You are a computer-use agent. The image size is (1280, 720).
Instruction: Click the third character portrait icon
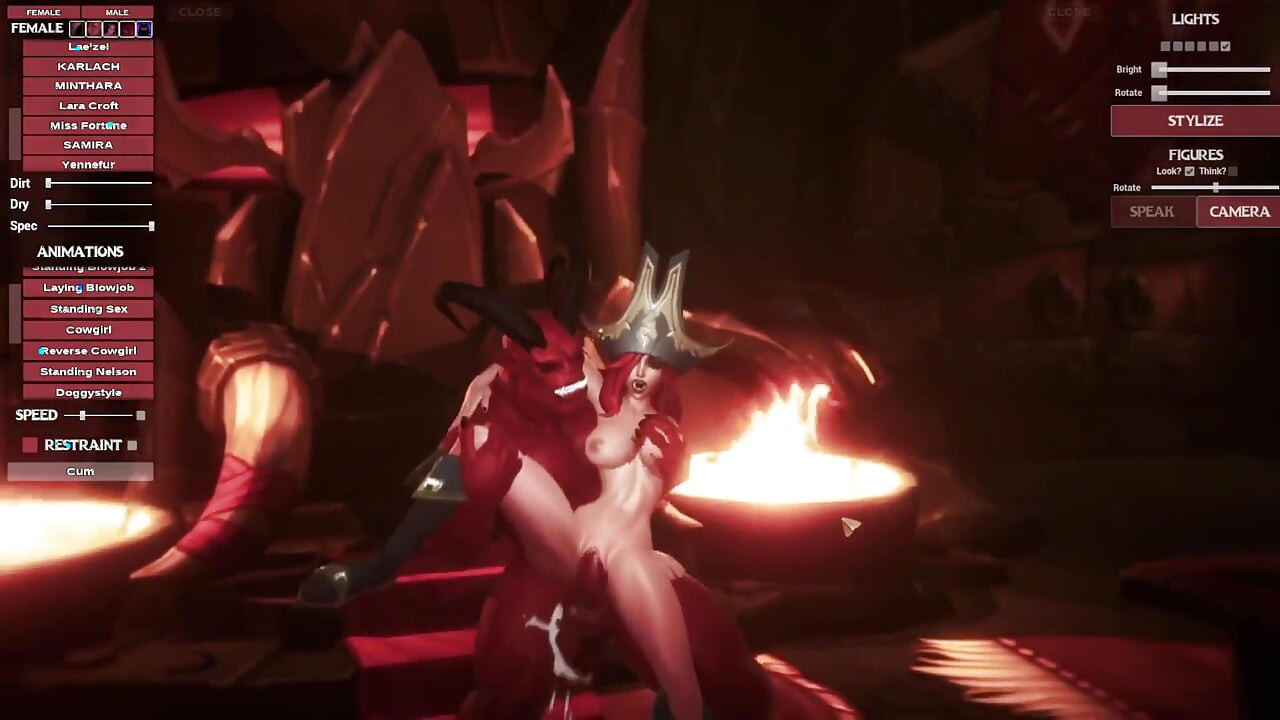coord(110,29)
